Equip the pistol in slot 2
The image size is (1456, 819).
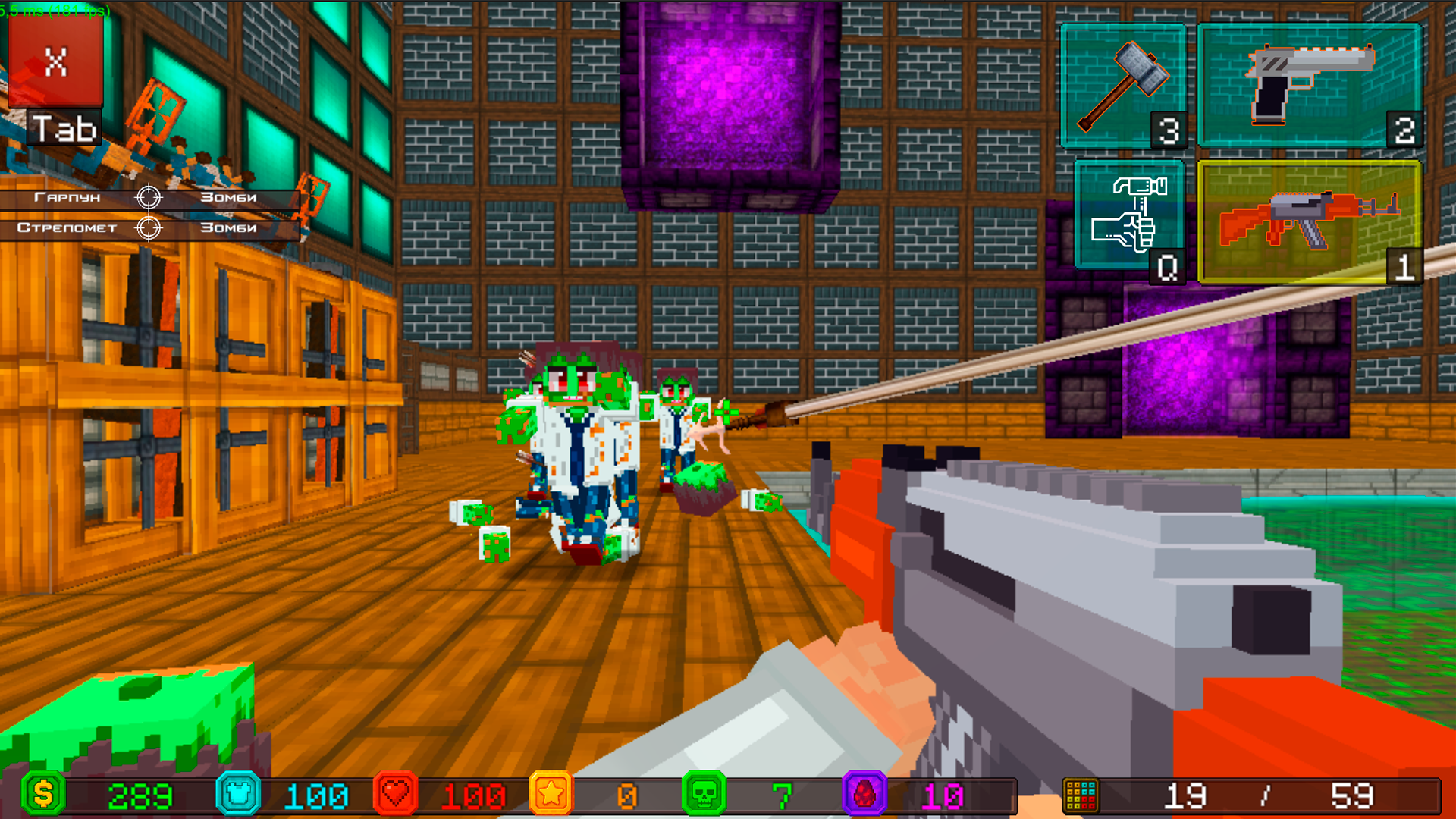click(x=1310, y=85)
